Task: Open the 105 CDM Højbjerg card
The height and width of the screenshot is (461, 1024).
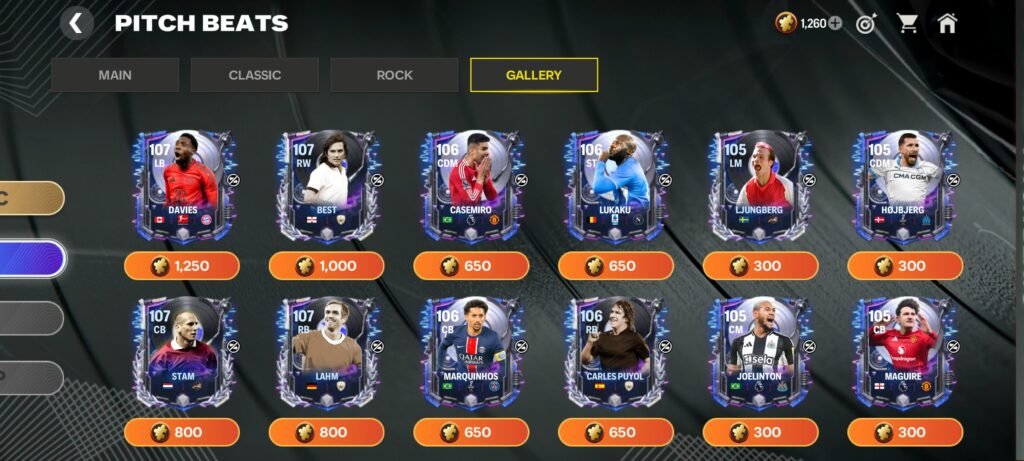Action: pyautogui.click(x=905, y=187)
